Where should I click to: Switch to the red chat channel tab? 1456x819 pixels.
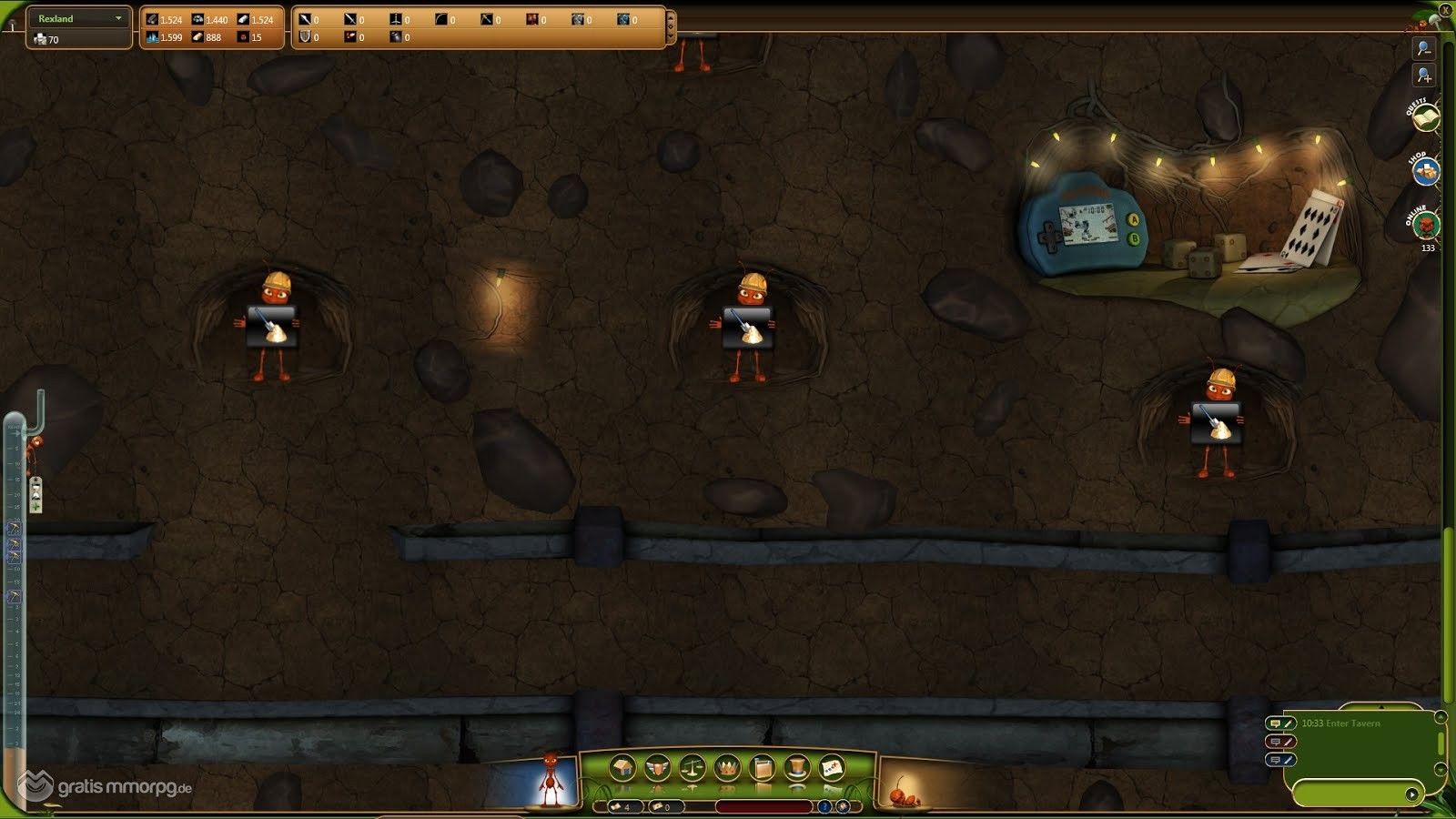[x=1280, y=742]
